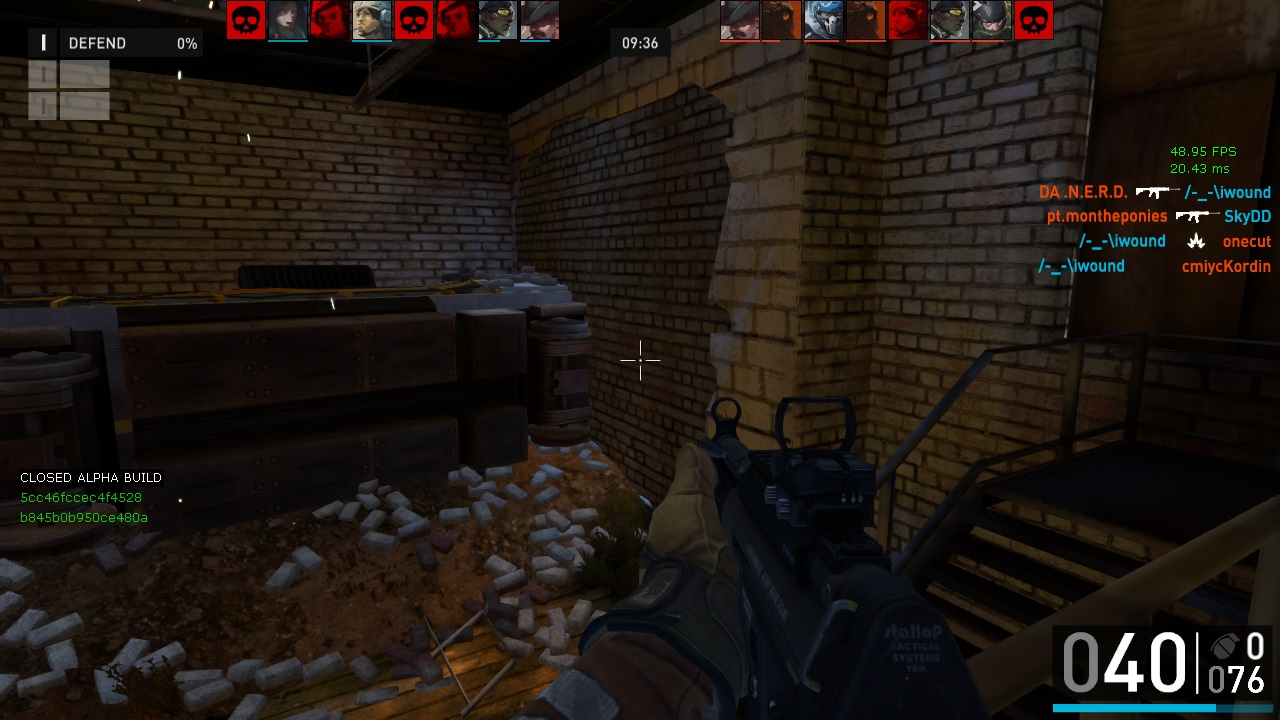Select the green-hooded helmet enemy portrait
This screenshot has width=1280, height=720.
point(992,20)
